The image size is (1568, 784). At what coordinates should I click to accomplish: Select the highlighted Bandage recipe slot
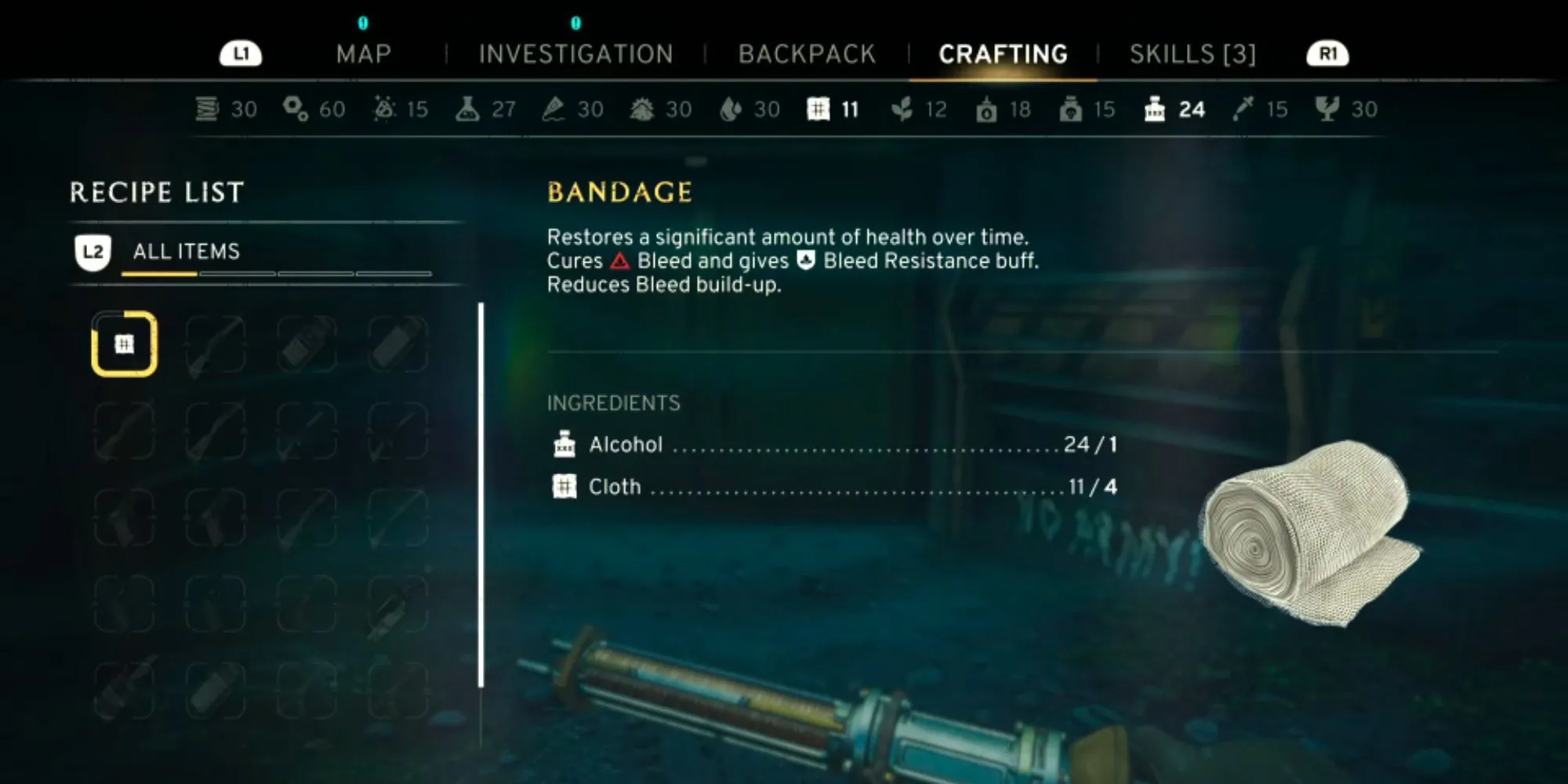tap(125, 344)
